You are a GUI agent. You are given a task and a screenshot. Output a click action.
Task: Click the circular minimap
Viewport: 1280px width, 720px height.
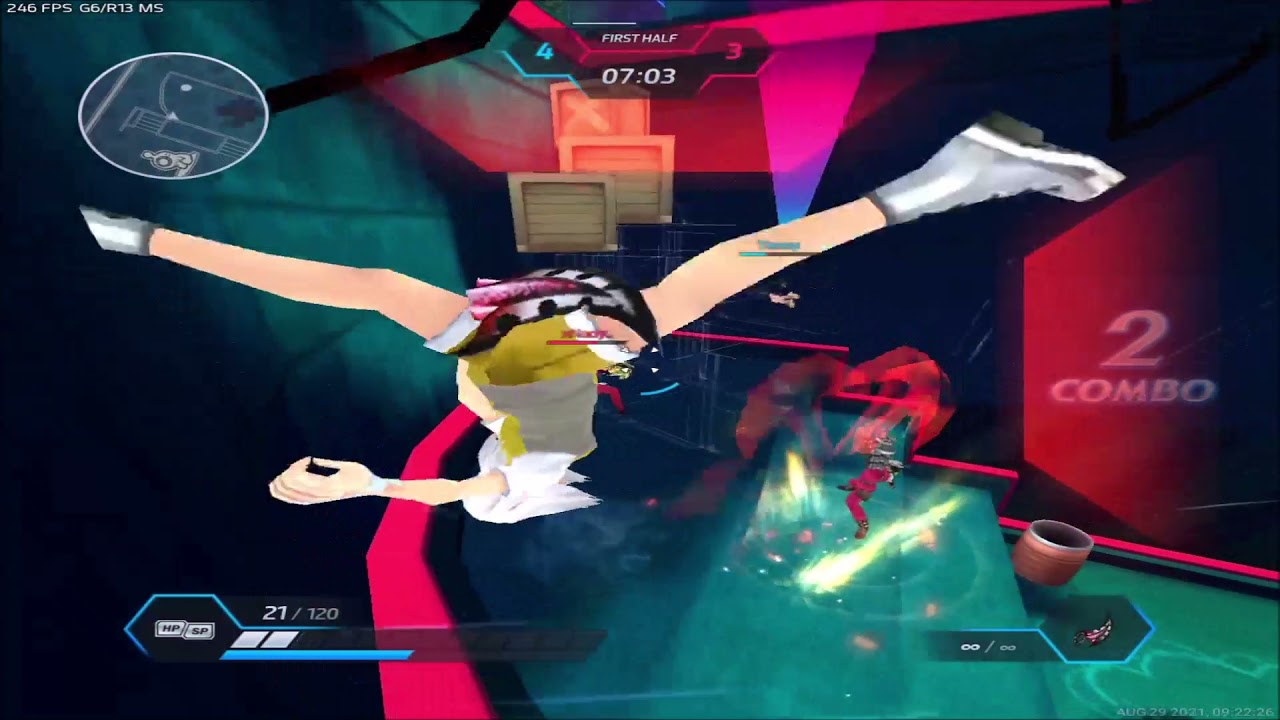click(x=173, y=116)
